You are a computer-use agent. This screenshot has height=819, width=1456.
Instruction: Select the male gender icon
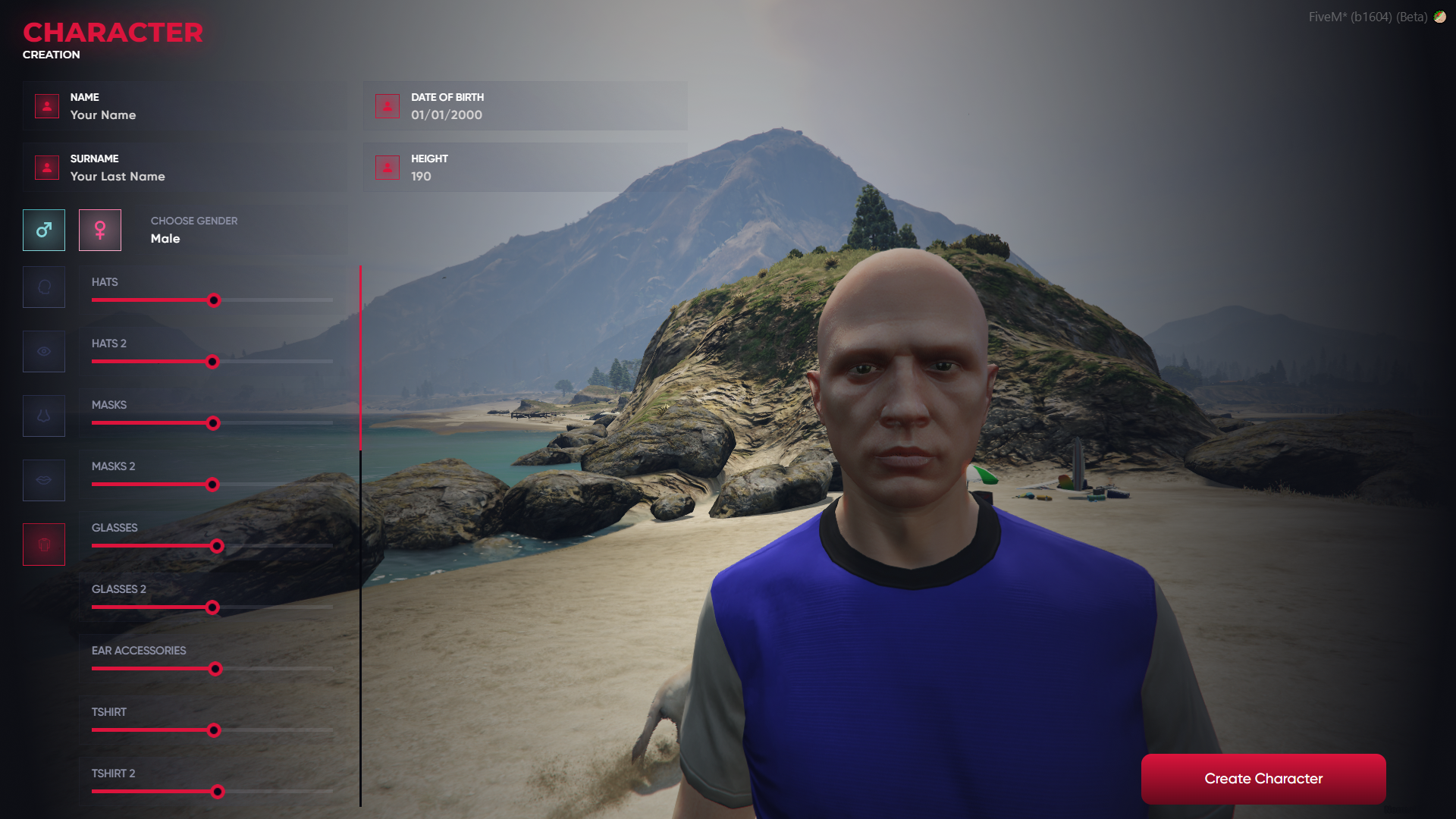coord(44,230)
